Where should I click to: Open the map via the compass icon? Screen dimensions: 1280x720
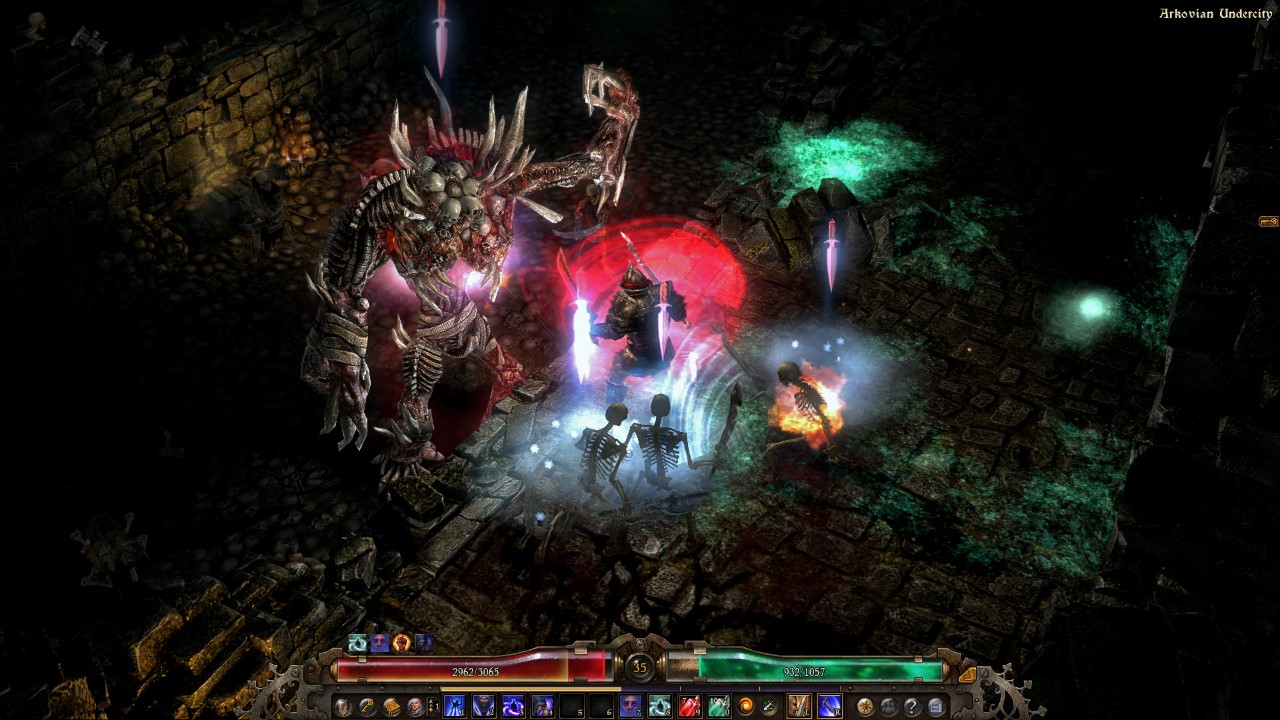pos(863,704)
